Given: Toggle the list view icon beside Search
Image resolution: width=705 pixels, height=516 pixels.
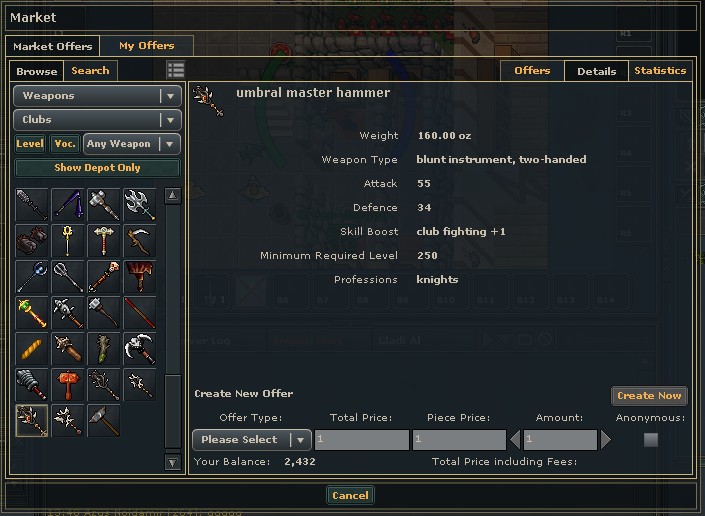Looking at the screenshot, I should tap(176, 70).
